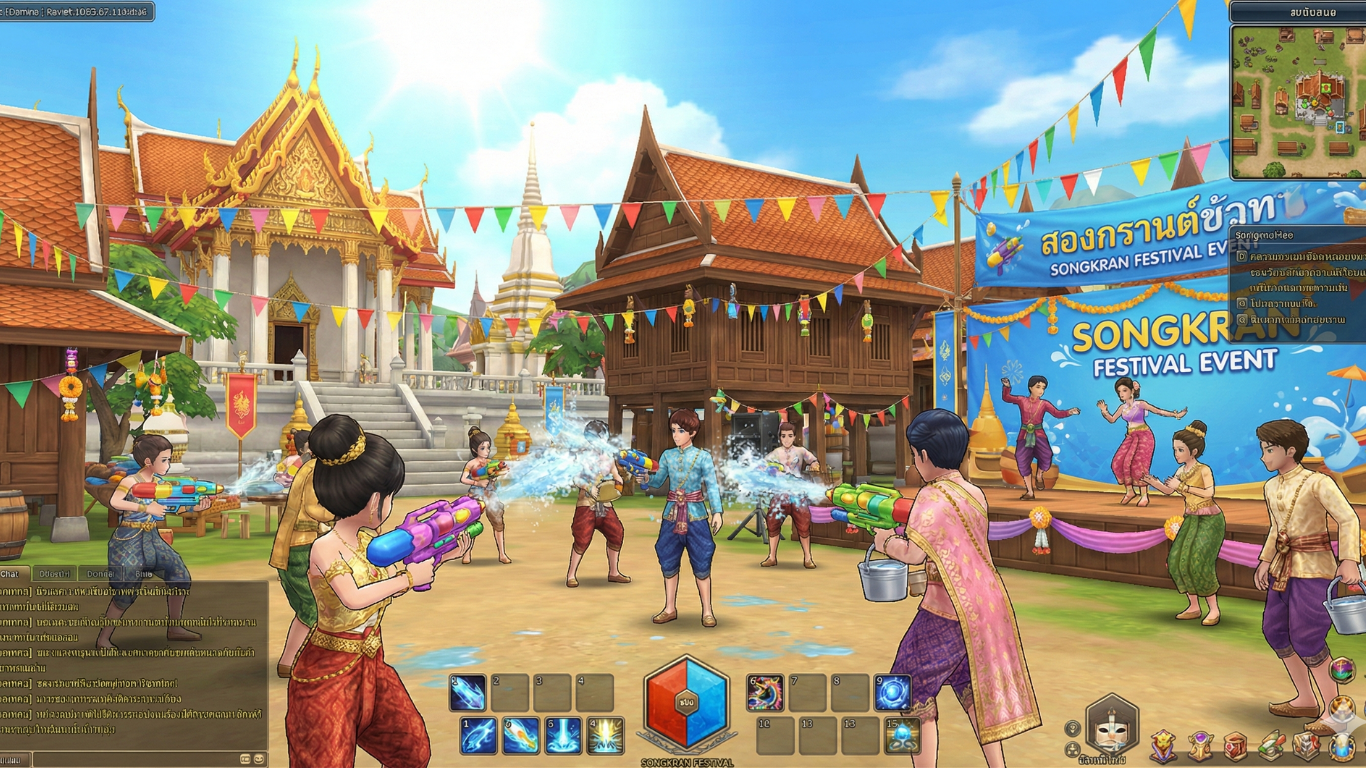Select the water fountain item in slot 15
The image size is (1366, 768).
point(902,736)
